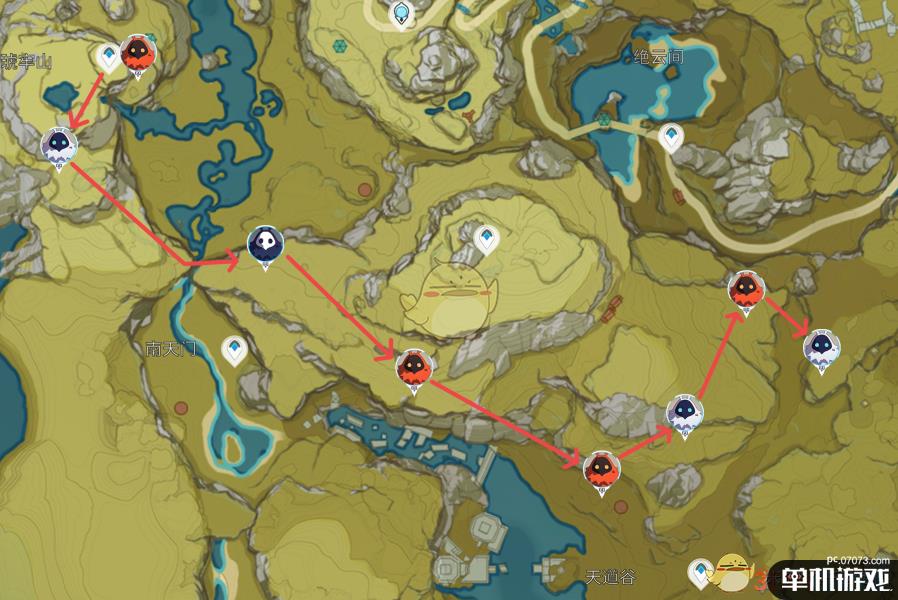898x600 pixels.
Task: Pick the teleport waypoint beside the first red marker
Action: click(108, 56)
